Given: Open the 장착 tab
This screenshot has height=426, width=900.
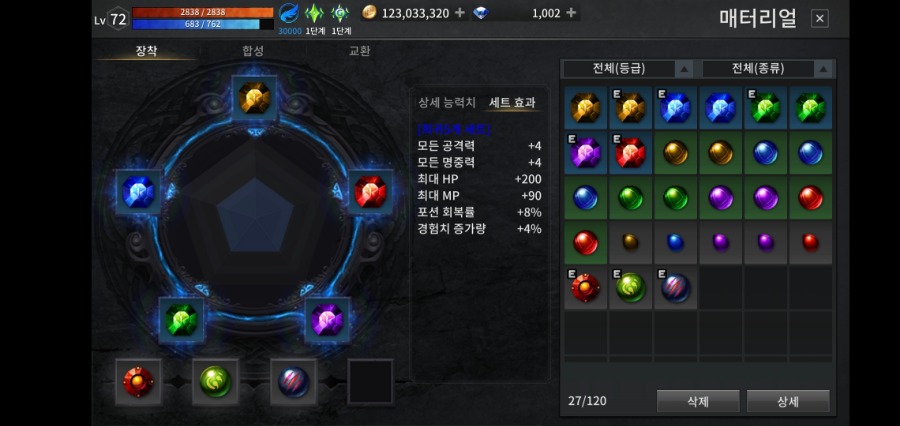Looking at the screenshot, I should [x=146, y=50].
